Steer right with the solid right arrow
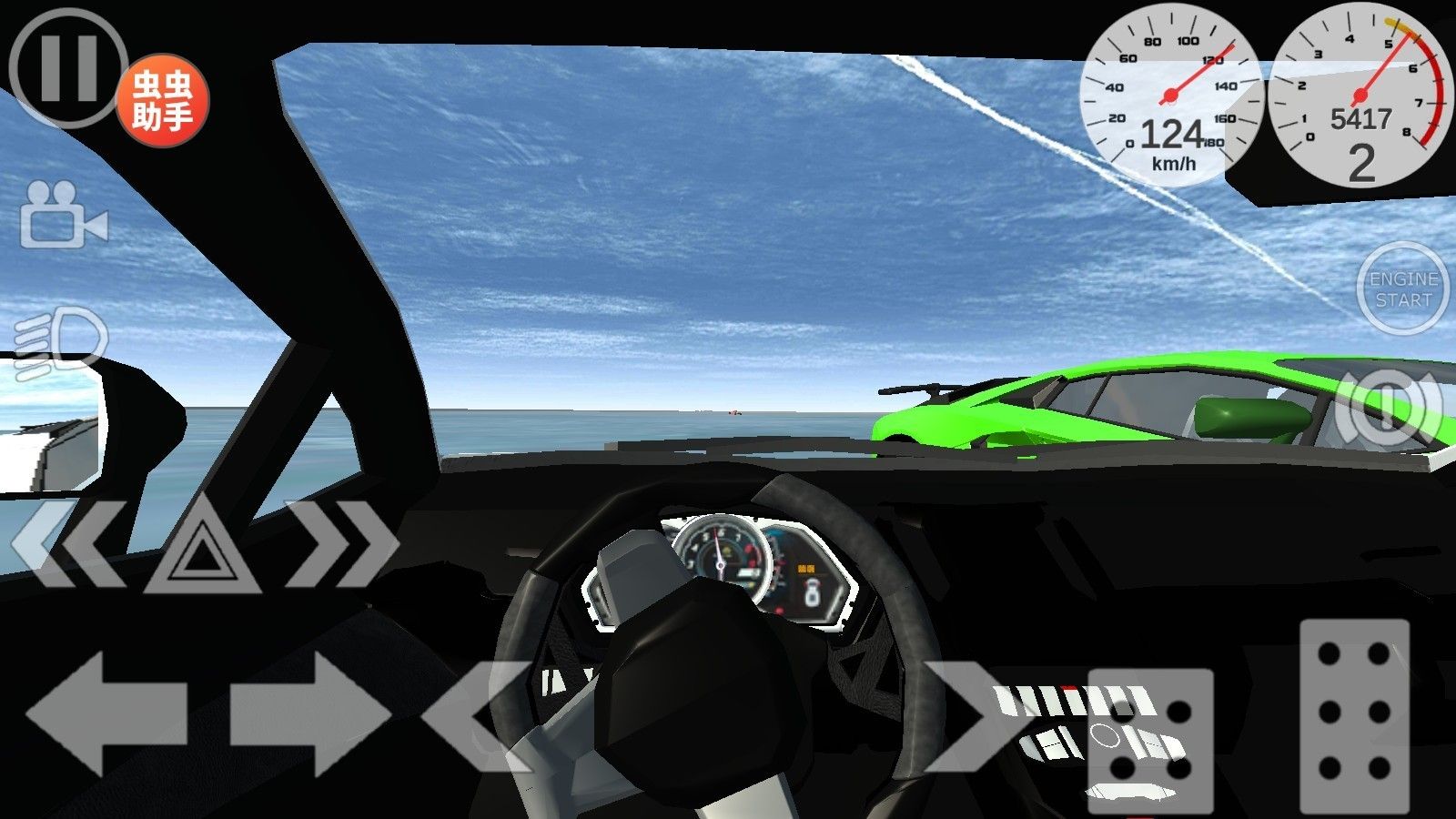Viewport: 1456px width, 819px height. [310, 715]
